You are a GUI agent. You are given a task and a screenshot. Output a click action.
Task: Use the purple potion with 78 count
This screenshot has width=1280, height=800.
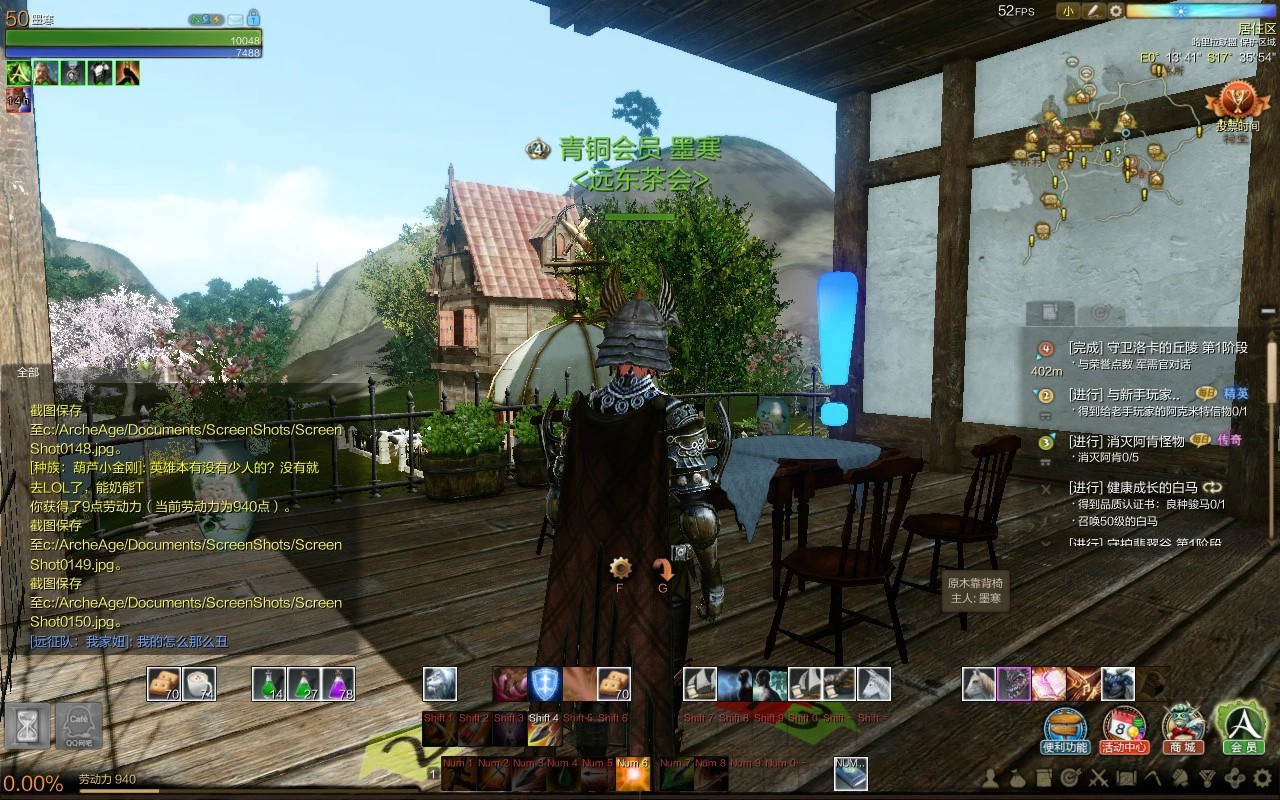(338, 684)
